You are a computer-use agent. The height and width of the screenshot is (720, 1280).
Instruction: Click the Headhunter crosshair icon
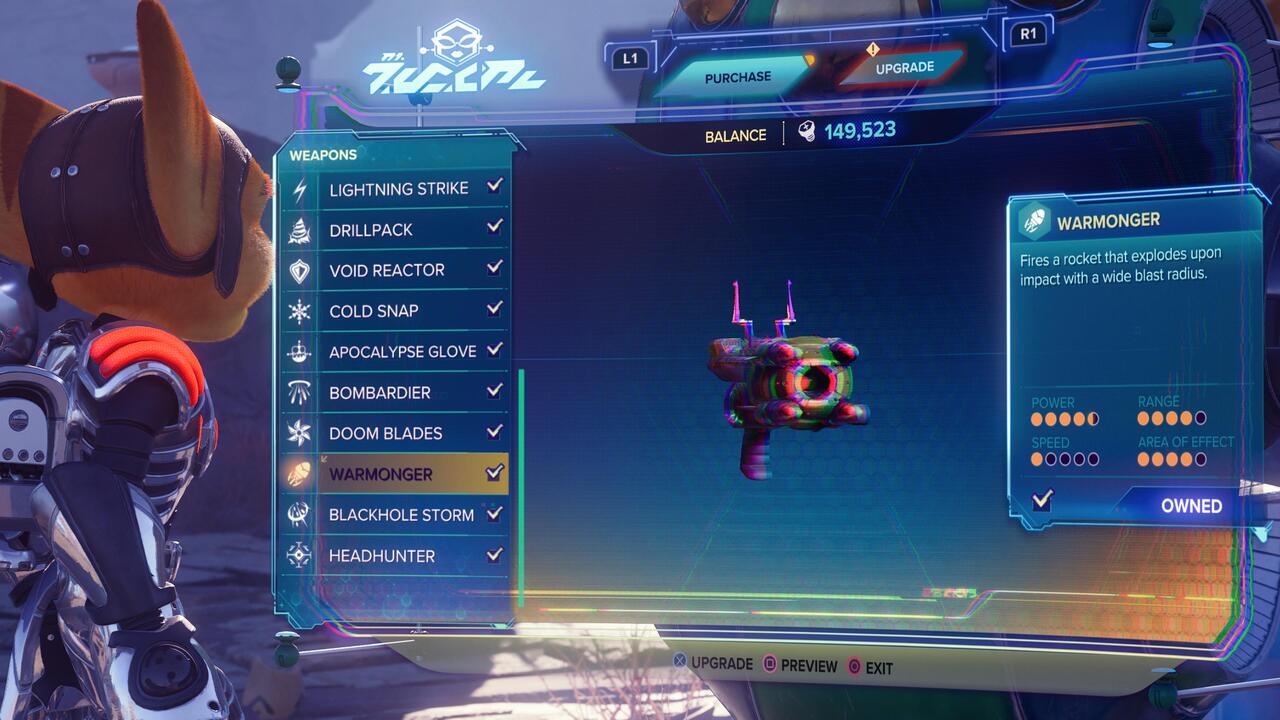click(x=301, y=556)
